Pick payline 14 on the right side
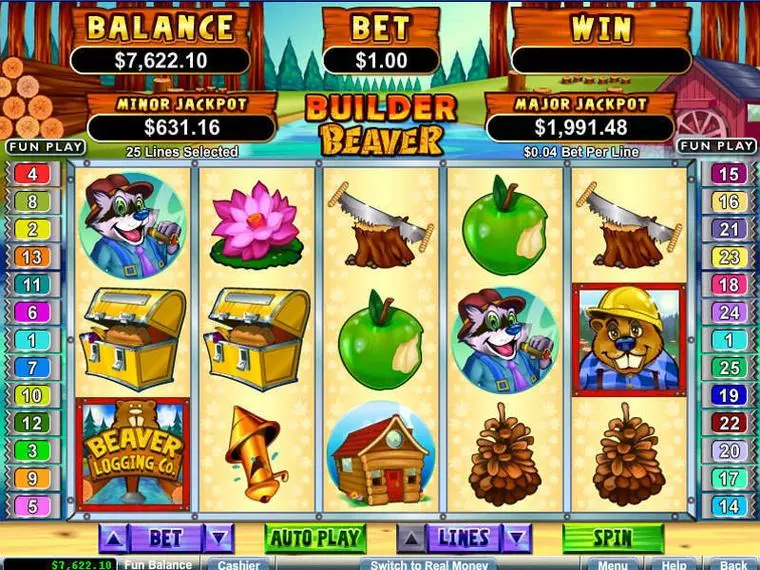 point(729,506)
